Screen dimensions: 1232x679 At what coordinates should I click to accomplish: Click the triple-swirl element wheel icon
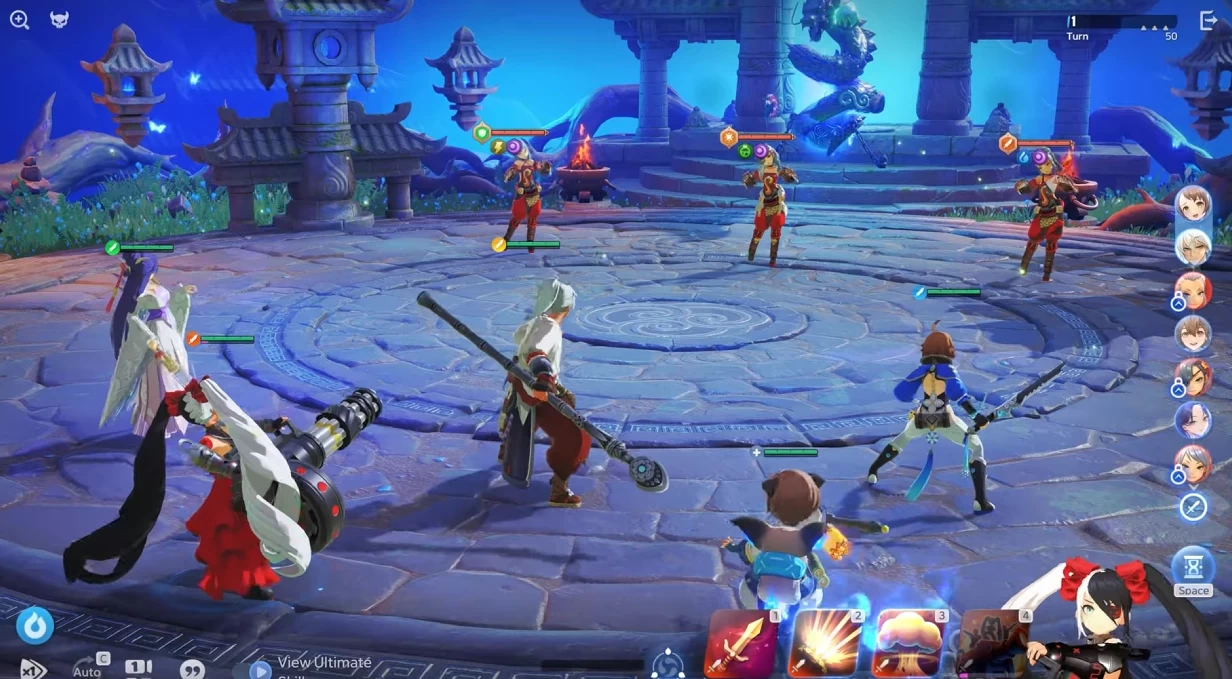coord(668,664)
